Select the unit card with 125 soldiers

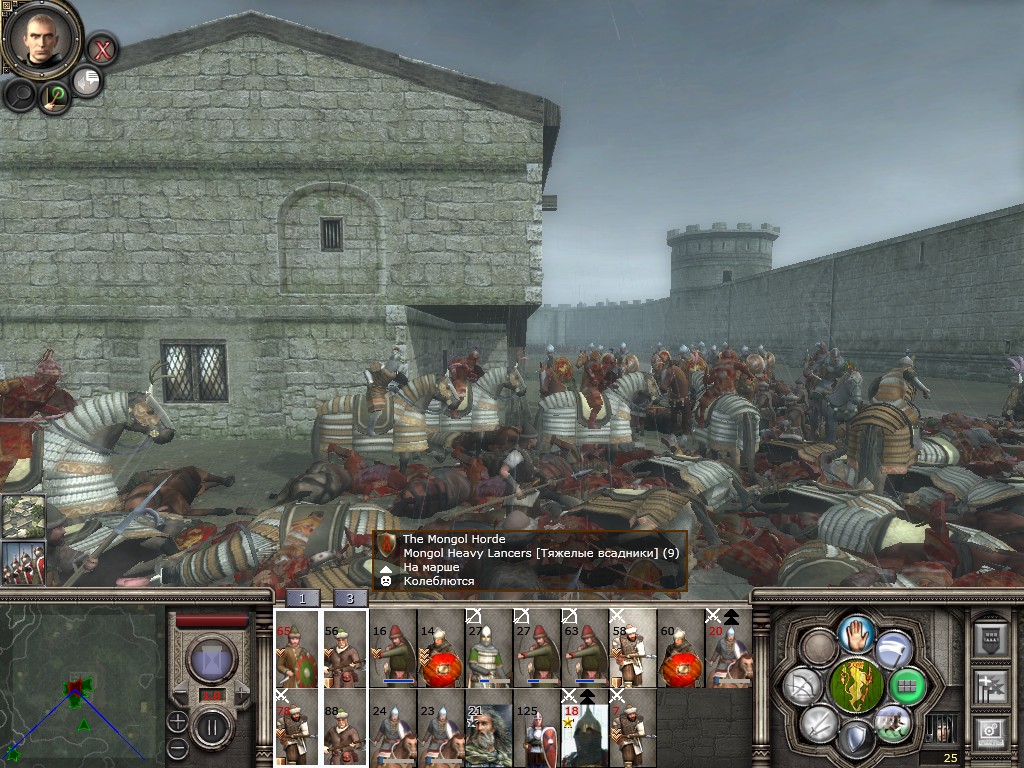(x=536, y=728)
